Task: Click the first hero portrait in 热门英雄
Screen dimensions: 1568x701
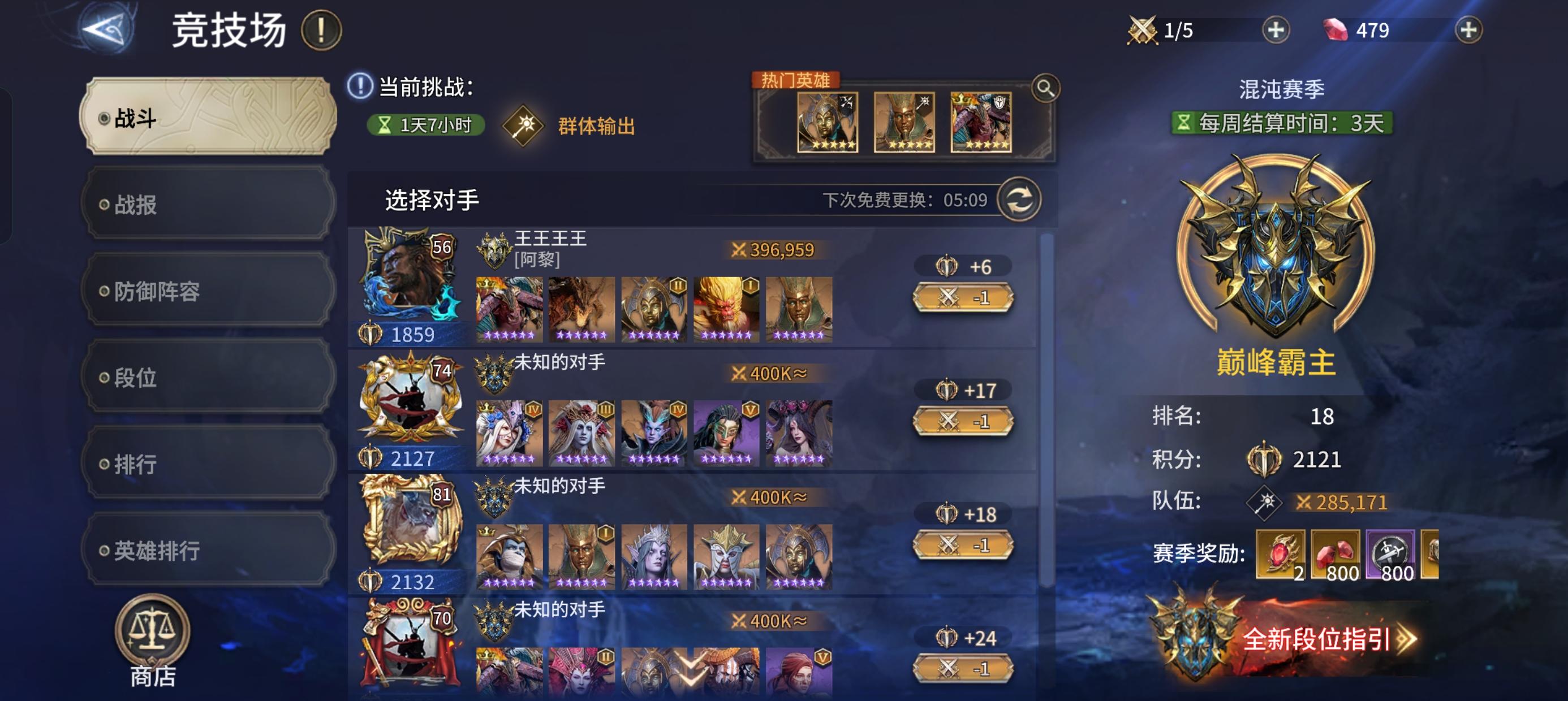Action: [826, 123]
